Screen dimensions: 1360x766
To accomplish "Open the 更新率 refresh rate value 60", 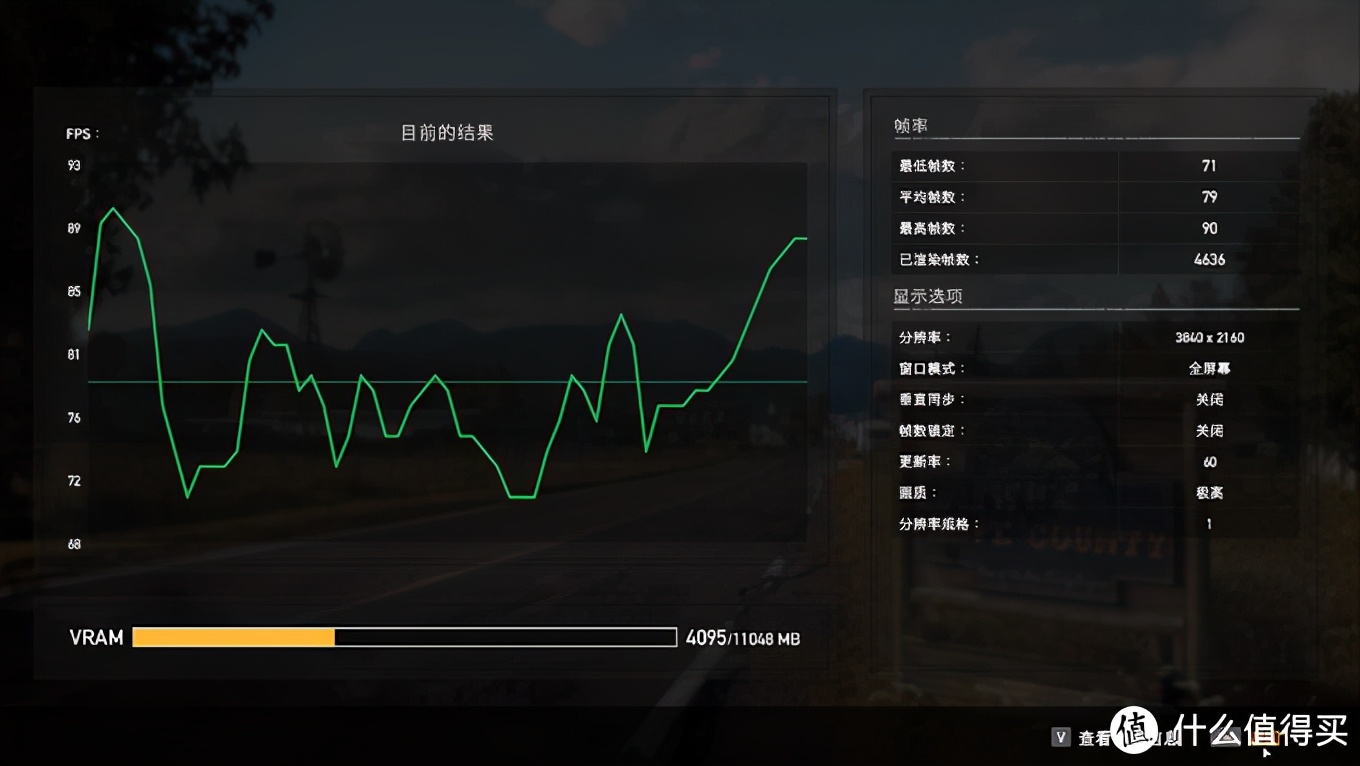I will pyautogui.click(x=1209, y=461).
